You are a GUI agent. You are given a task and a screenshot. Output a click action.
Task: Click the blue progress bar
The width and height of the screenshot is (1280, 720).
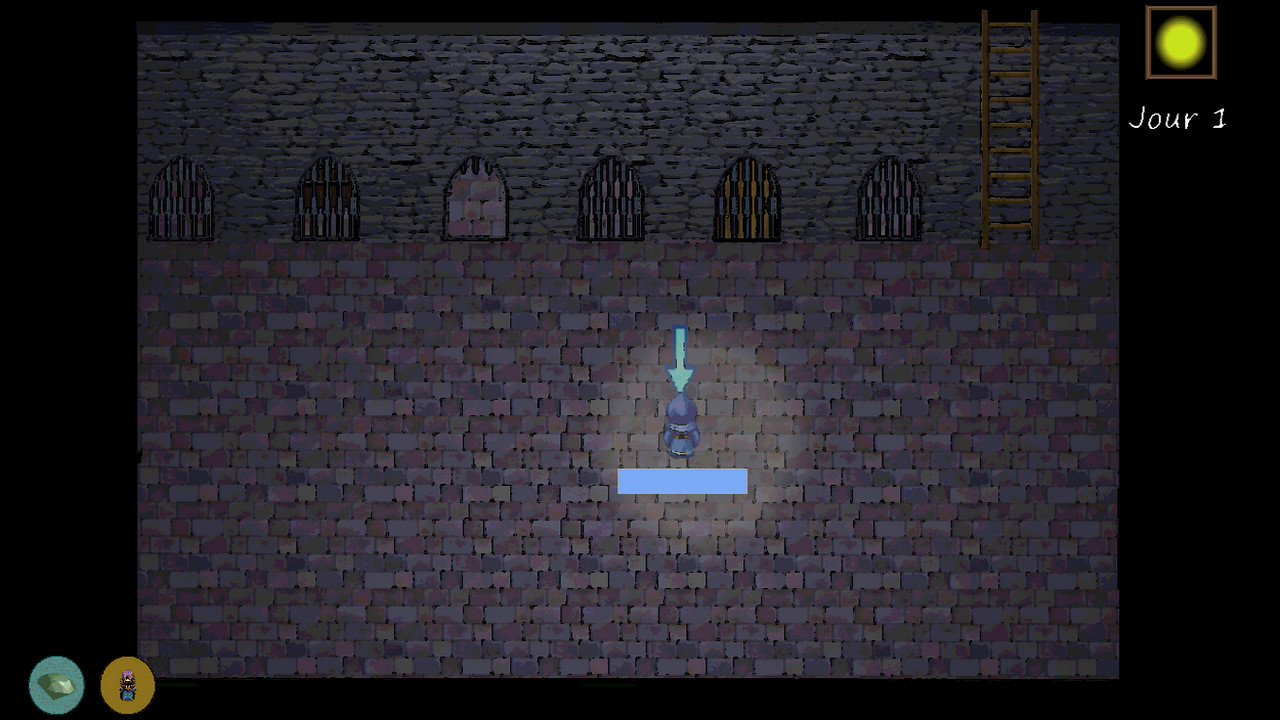(683, 481)
